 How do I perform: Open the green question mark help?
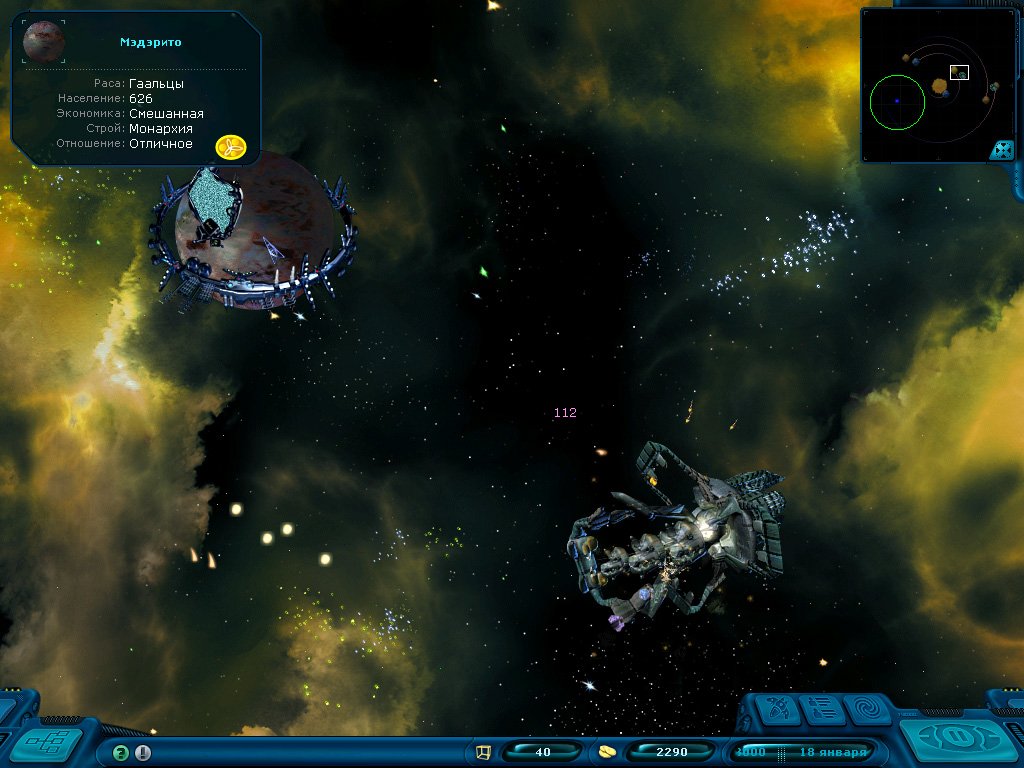point(121,753)
